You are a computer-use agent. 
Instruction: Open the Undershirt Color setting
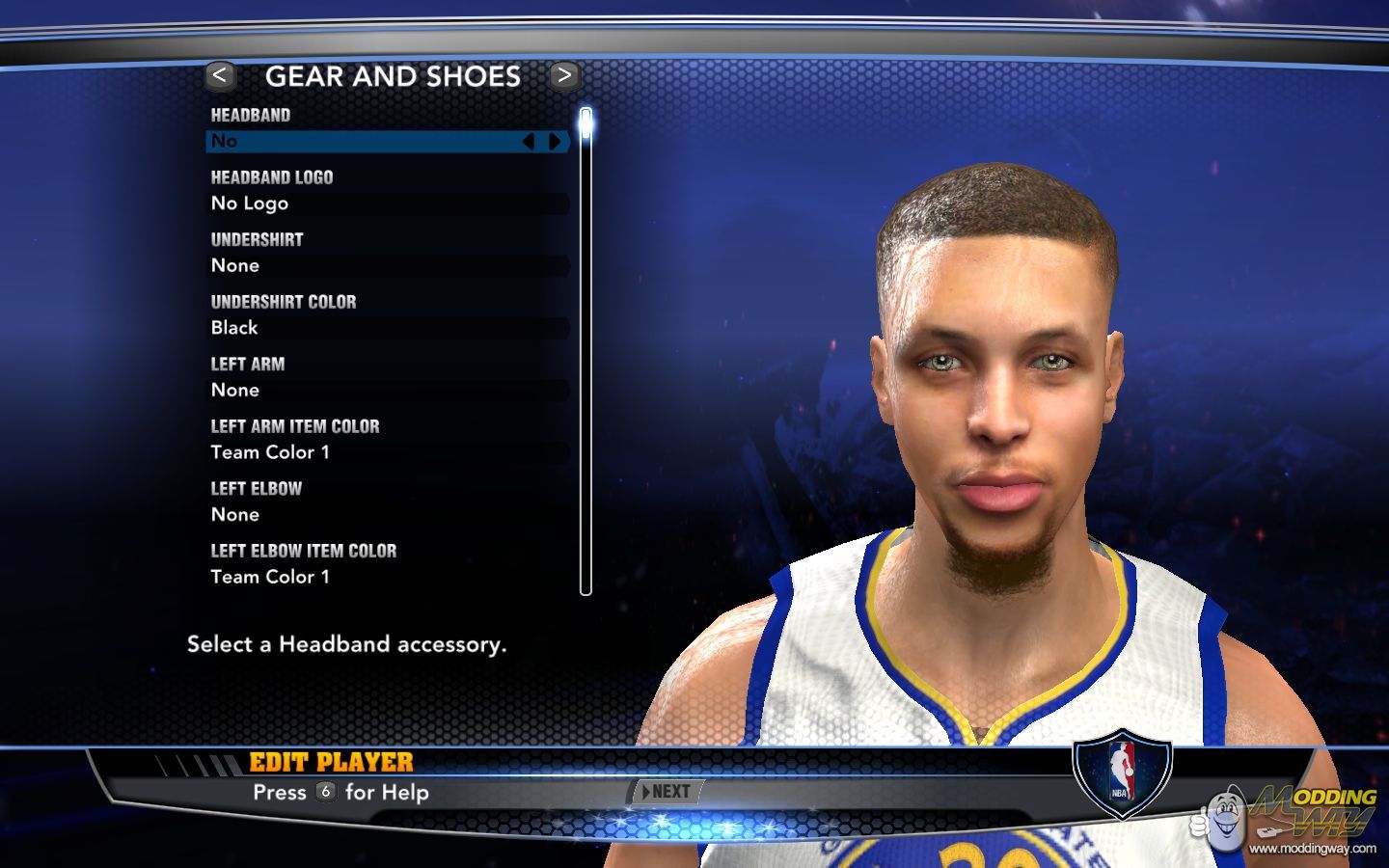(388, 328)
